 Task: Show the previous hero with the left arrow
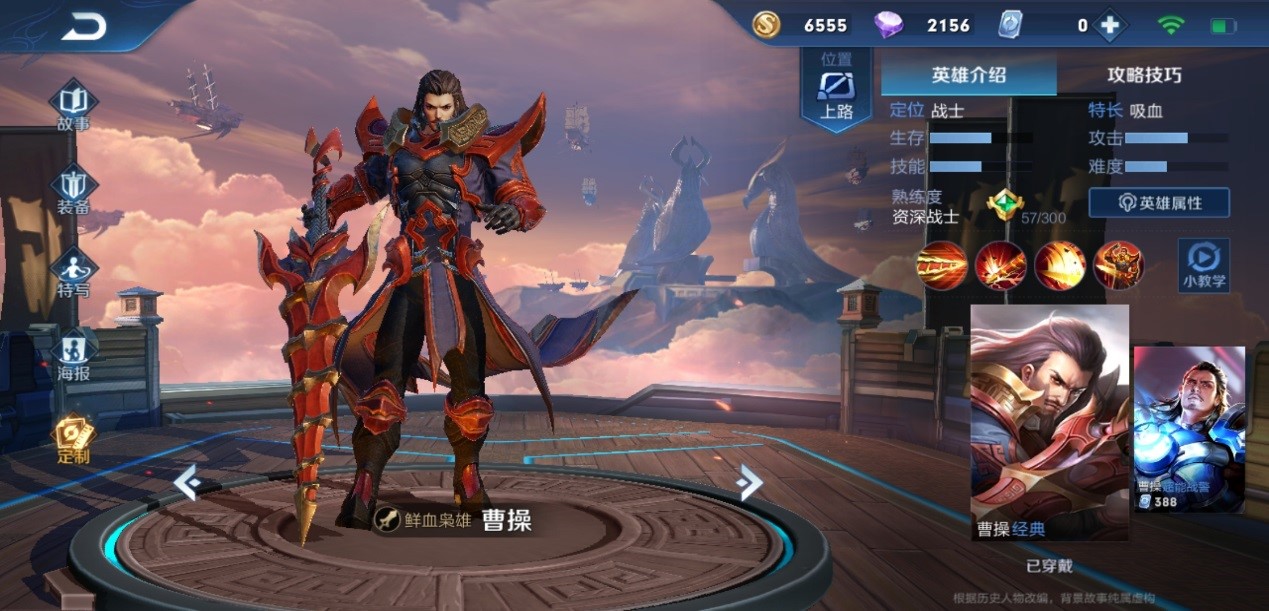pyautogui.click(x=186, y=482)
